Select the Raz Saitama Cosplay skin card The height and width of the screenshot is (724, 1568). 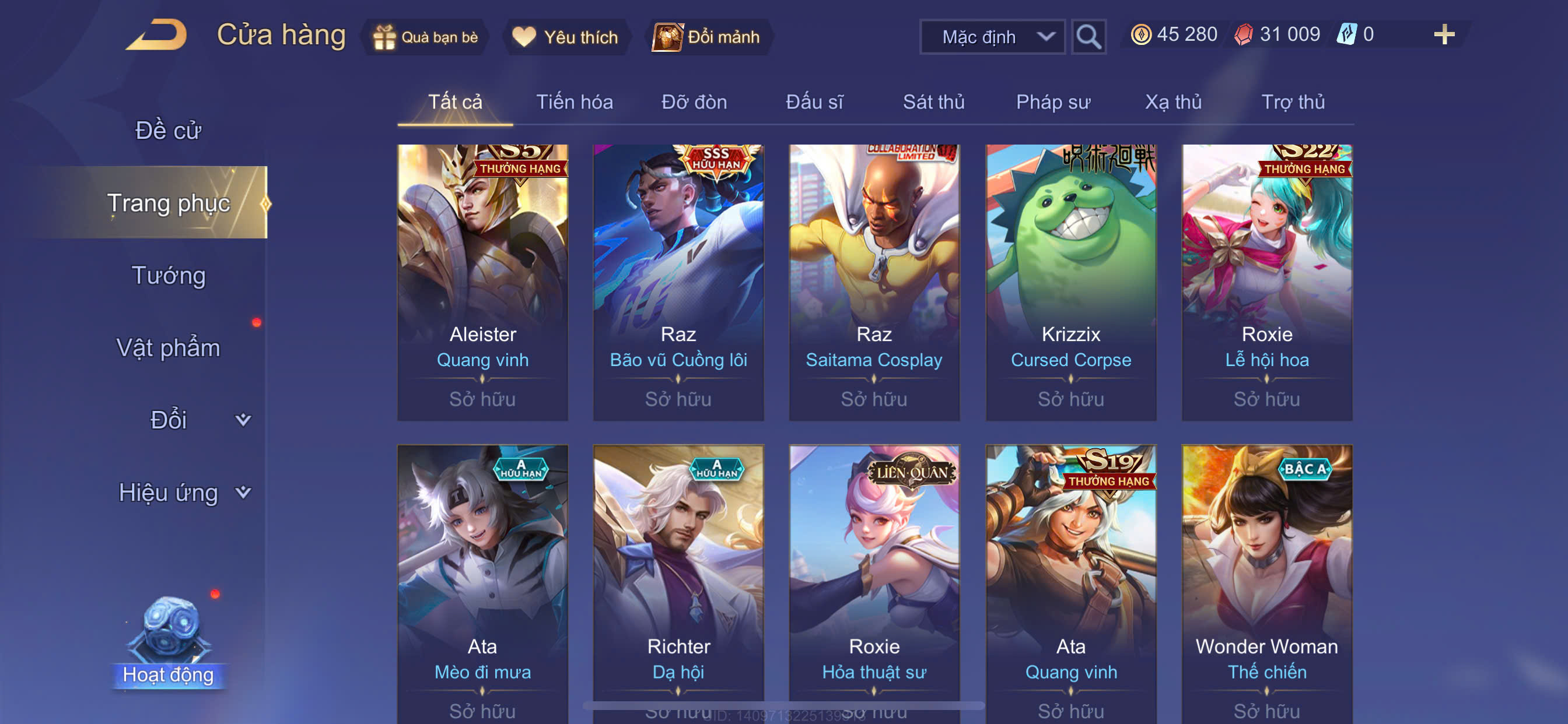873,282
